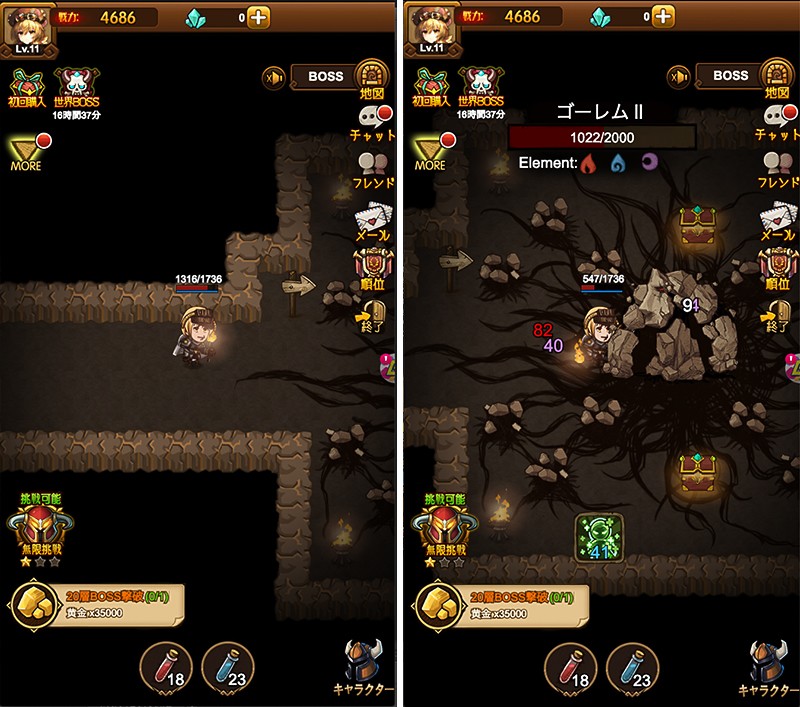Open 世界BOSS event in the Golem battle screen
This screenshot has width=800, height=707.
[480, 88]
